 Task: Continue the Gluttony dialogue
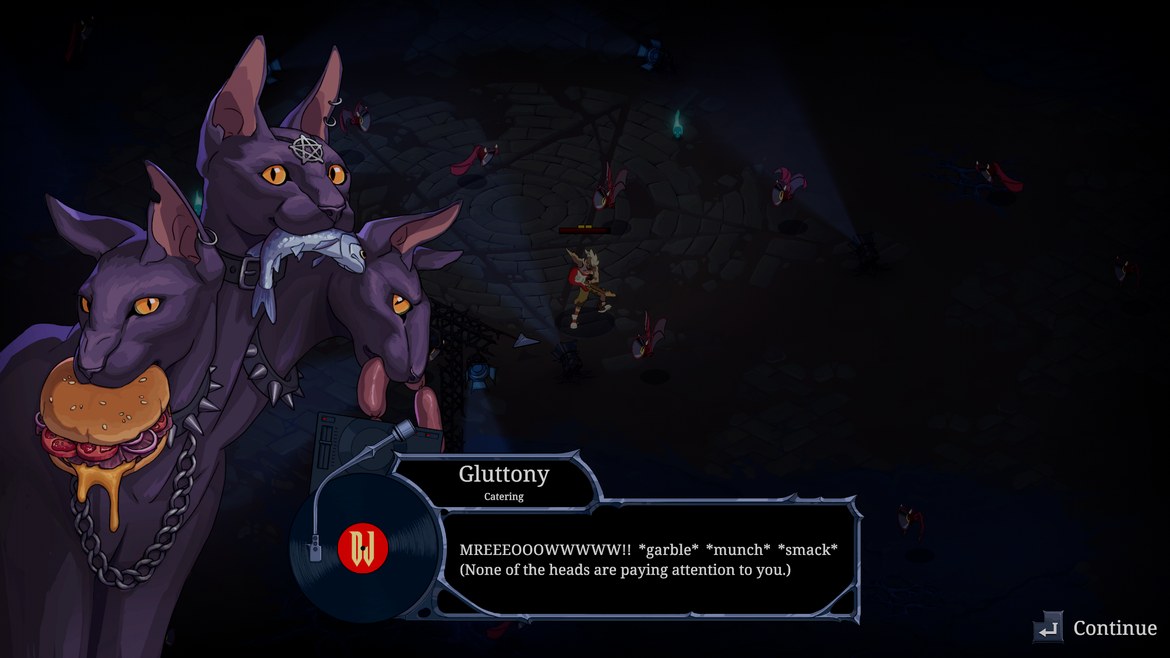coord(1096,628)
